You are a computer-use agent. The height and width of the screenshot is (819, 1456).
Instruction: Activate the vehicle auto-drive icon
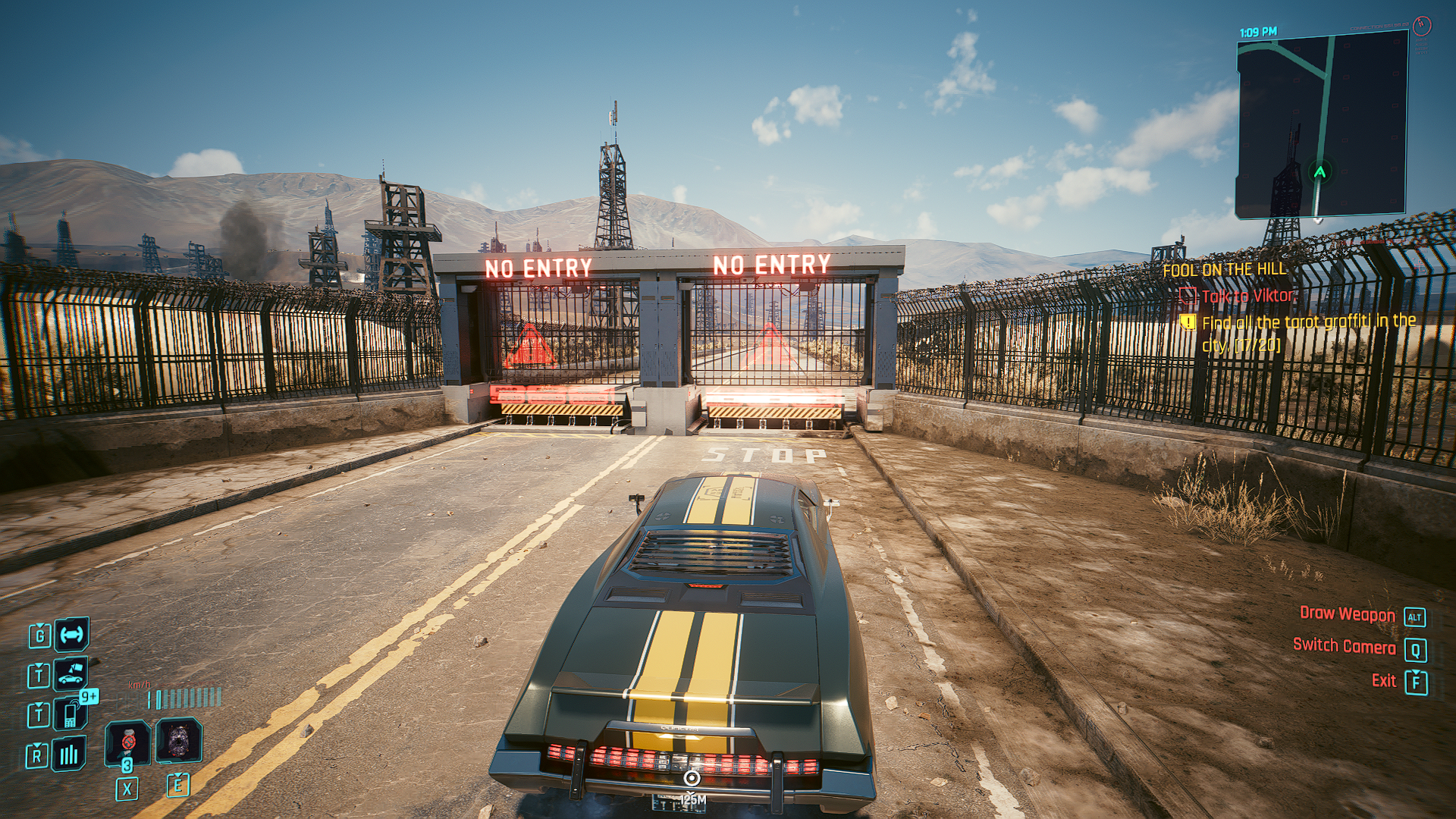click(x=72, y=635)
